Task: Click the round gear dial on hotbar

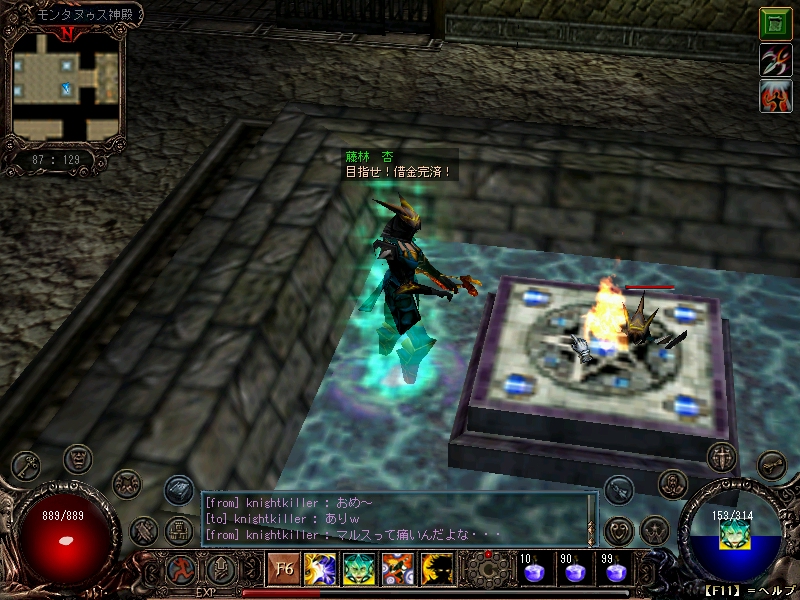Action: point(489,570)
